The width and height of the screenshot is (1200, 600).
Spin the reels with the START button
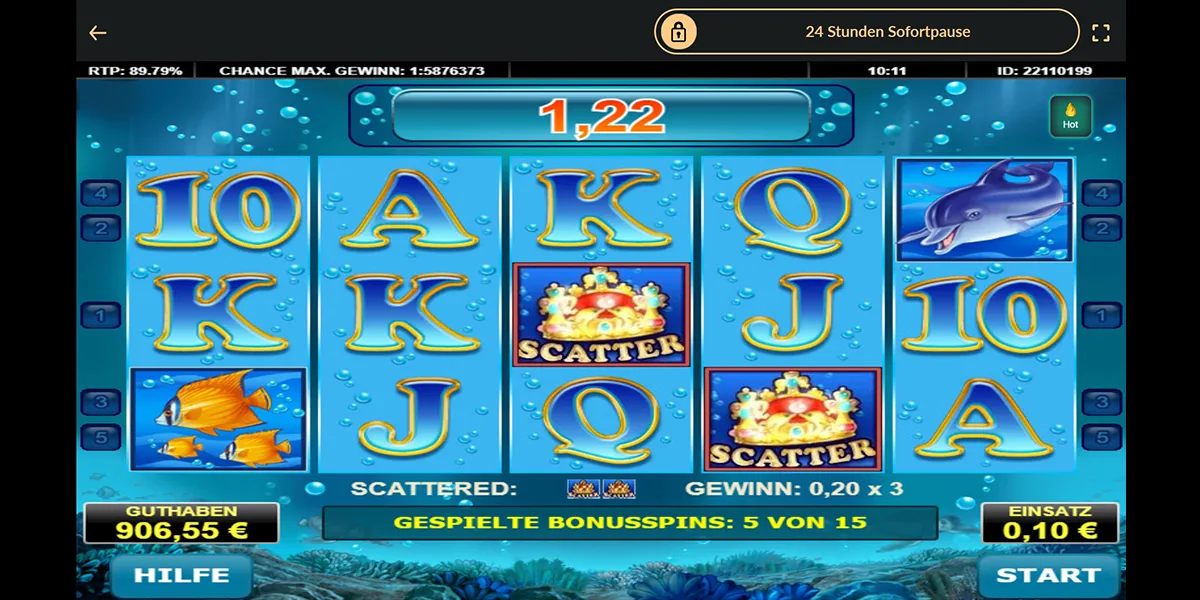click(x=1047, y=575)
